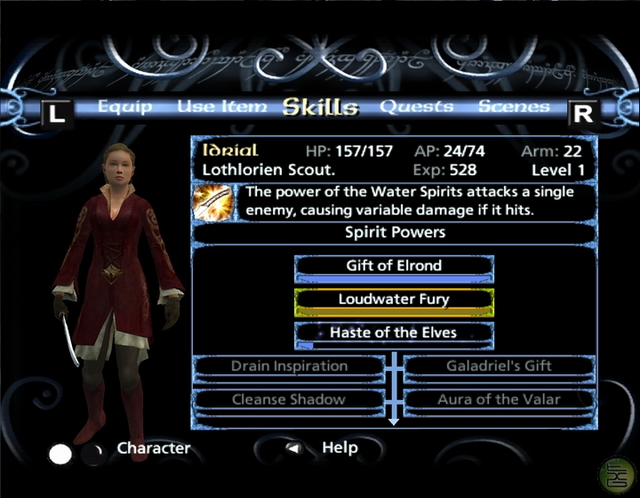The width and height of the screenshot is (640, 498).
Task: Click the Spirit Powers category header
Action: [x=394, y=231]
